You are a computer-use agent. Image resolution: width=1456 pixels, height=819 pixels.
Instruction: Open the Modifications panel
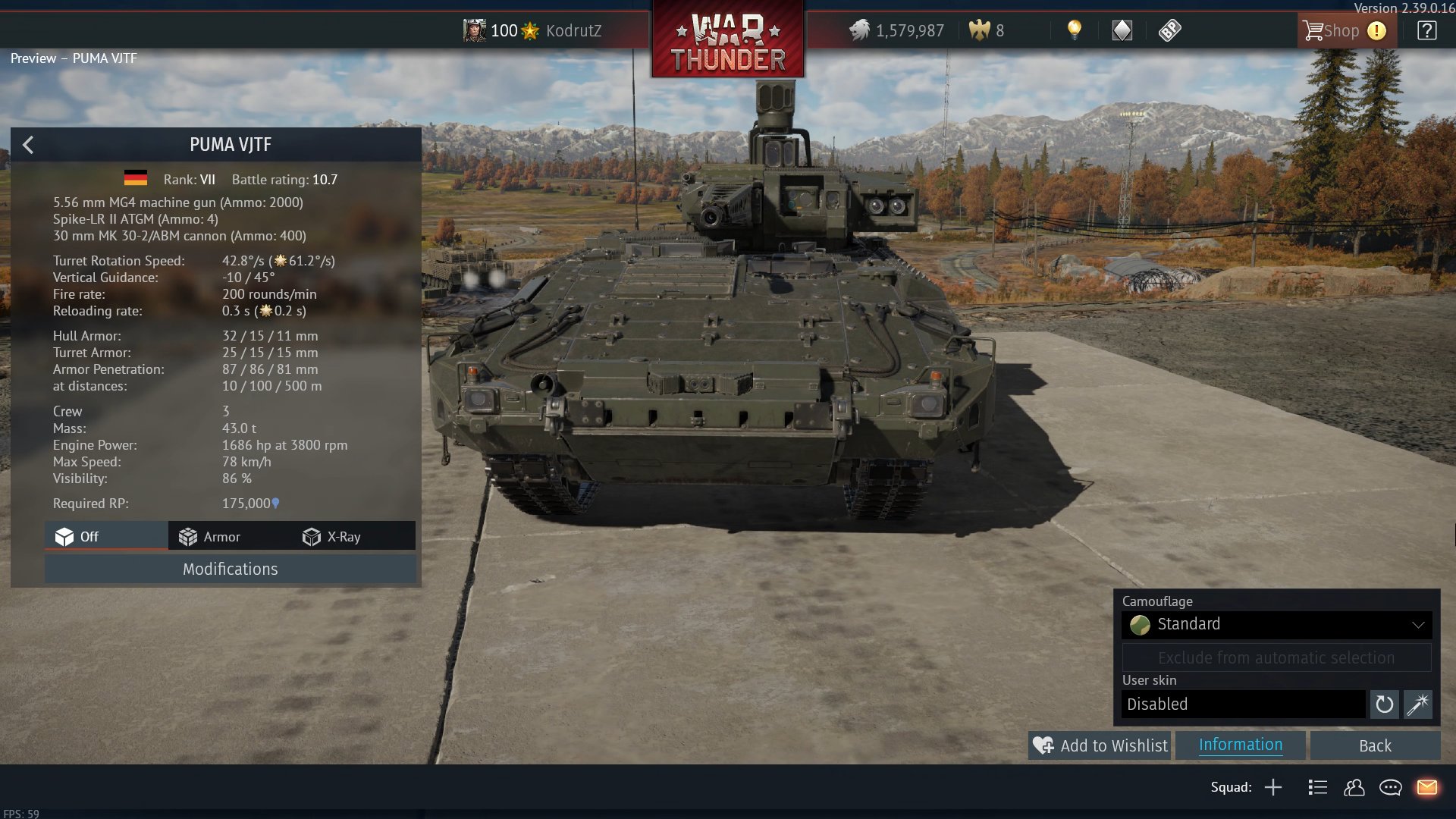230,569
